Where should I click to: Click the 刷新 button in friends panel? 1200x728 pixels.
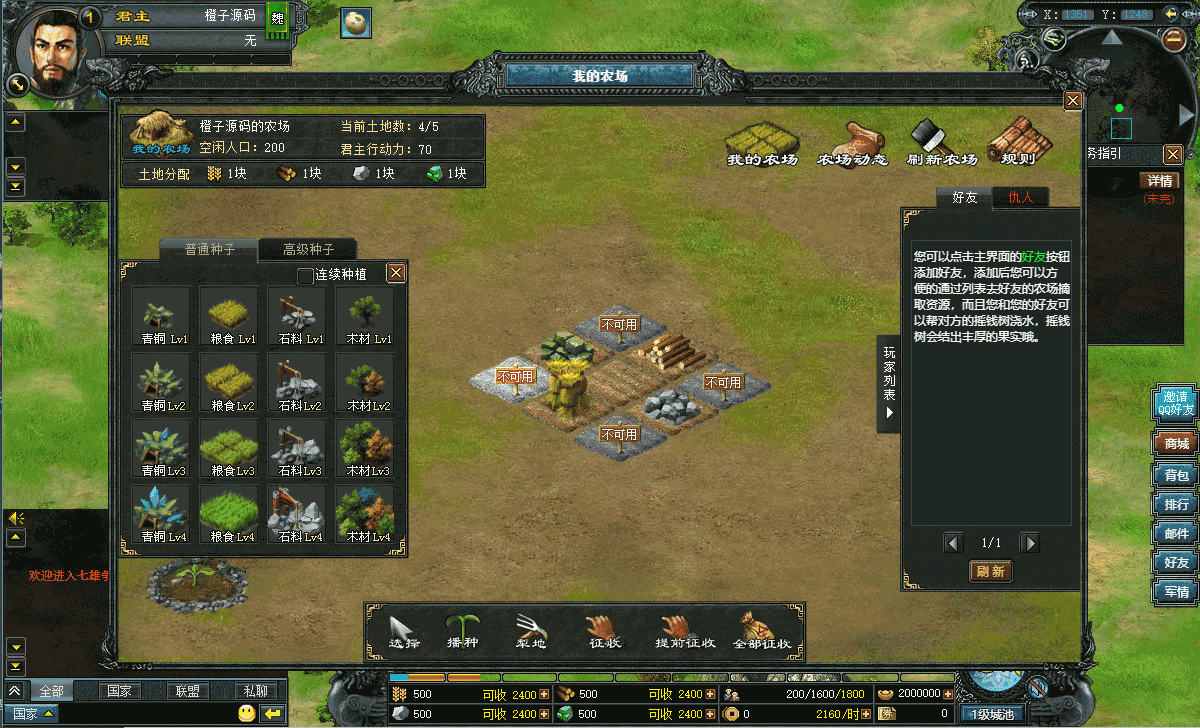coord(990,572)
